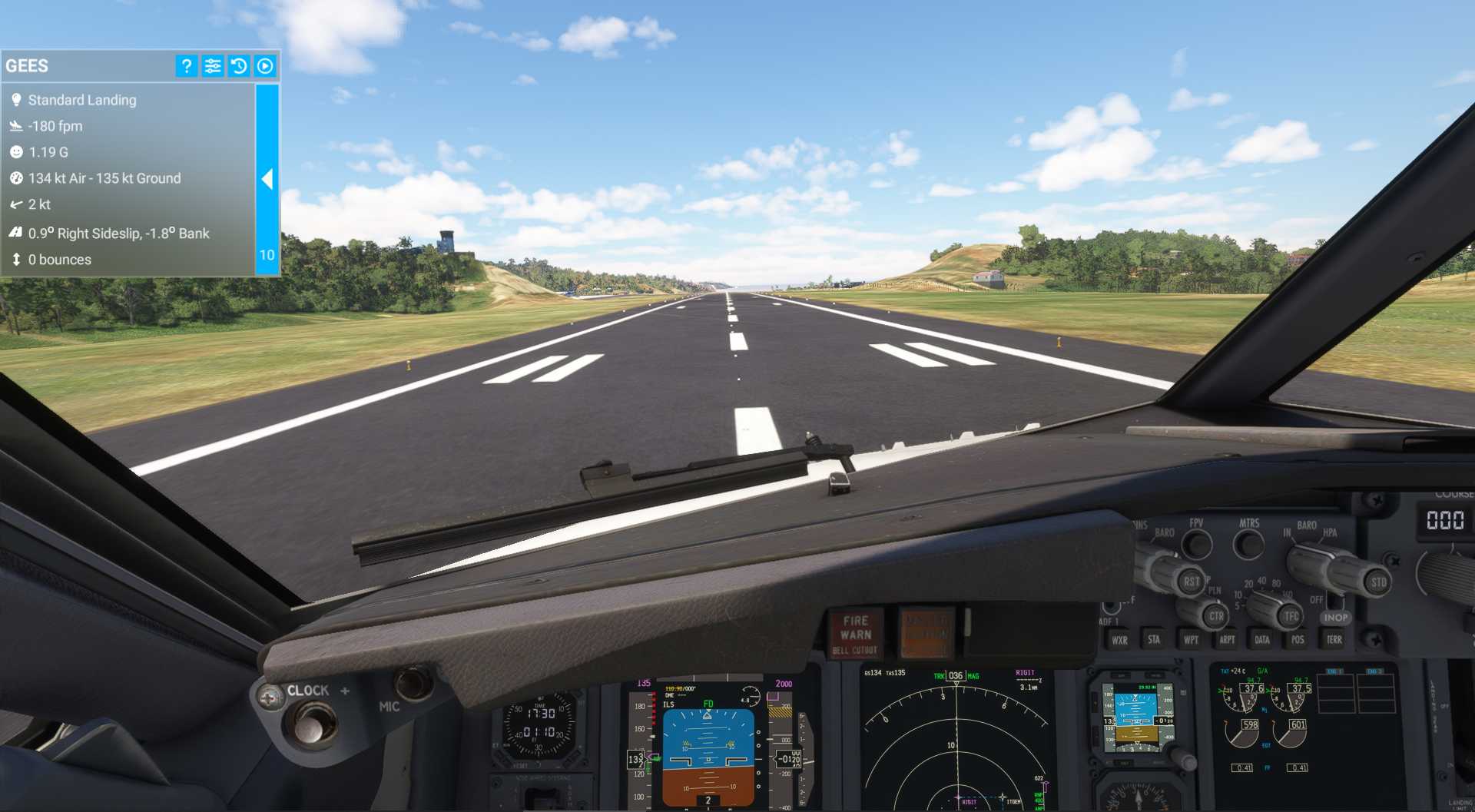Screen dimensions: 1475x812
Task: Open the GEES help question mark button
Action: click(x=186, y=66)
